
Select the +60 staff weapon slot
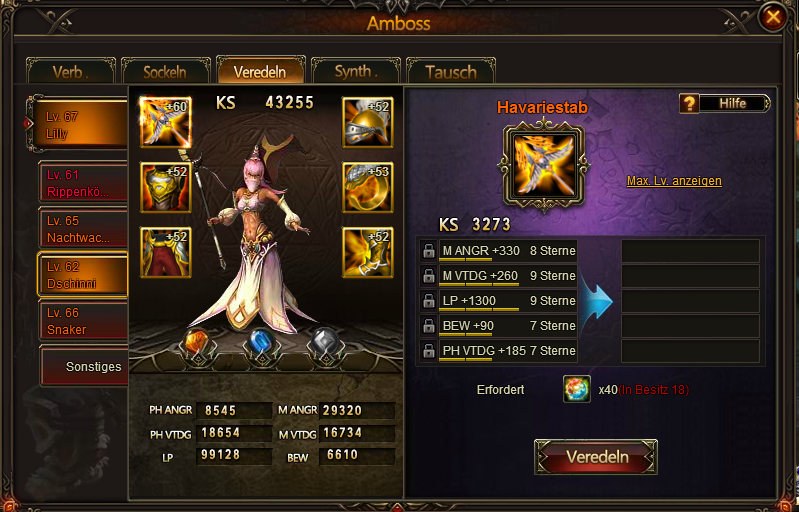165,122
